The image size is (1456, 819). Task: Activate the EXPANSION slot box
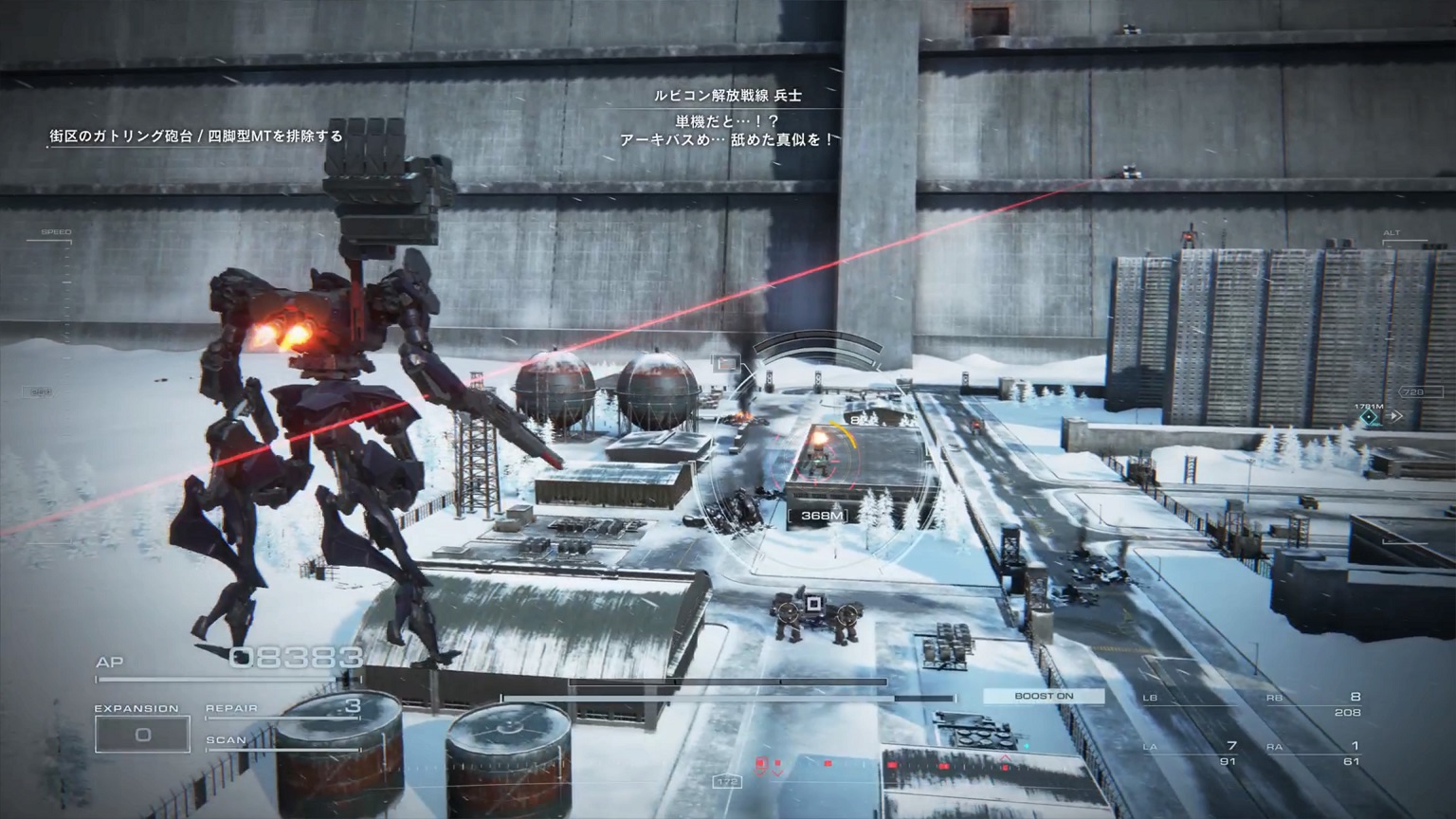click(x=142, y=735)
